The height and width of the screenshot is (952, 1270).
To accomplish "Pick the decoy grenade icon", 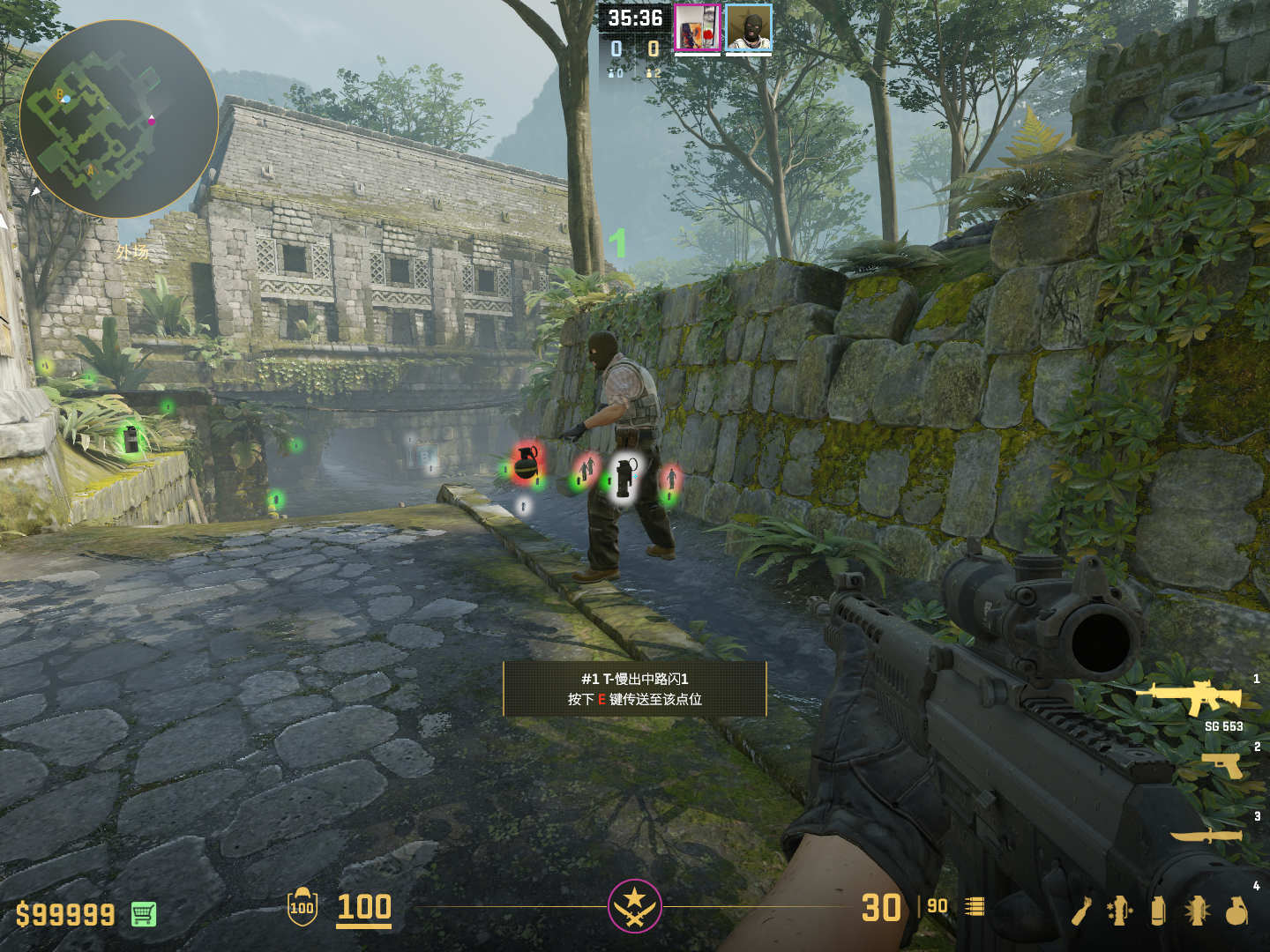I will 1120,911.
